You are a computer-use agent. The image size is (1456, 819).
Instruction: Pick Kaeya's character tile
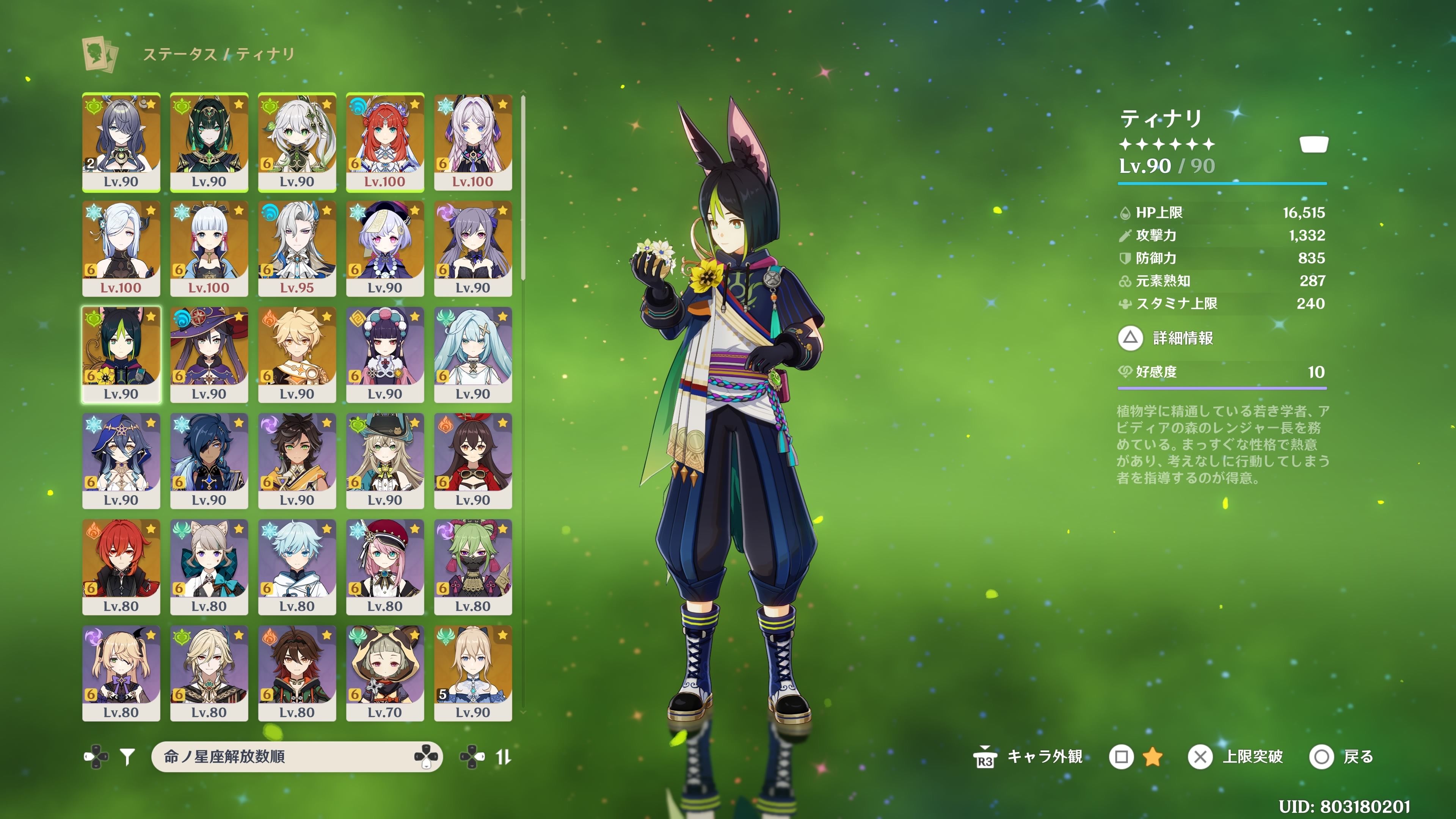[x=209, y=460]
